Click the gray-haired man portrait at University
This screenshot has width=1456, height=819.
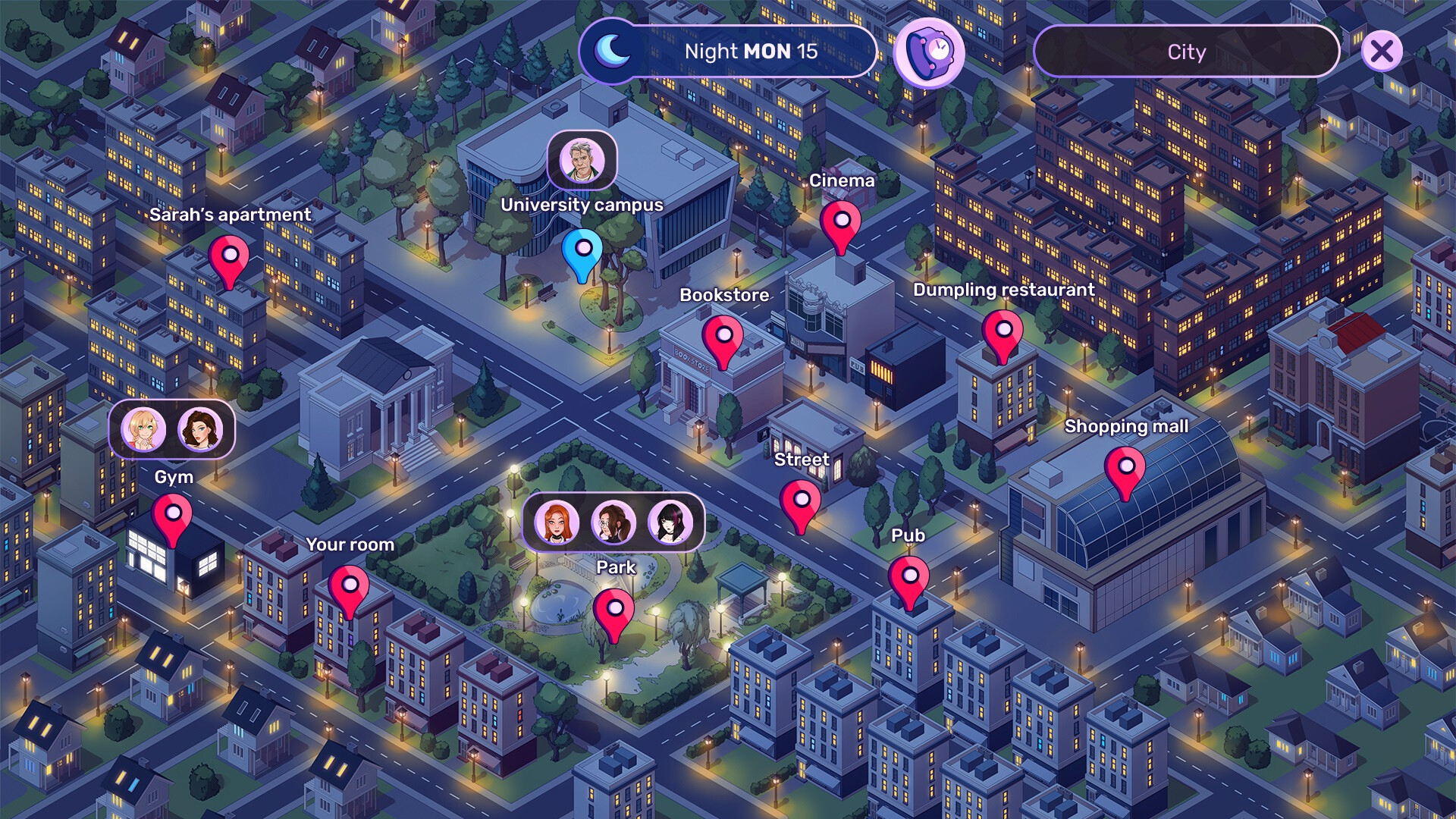pyautogui.click(x=582, y=161)
